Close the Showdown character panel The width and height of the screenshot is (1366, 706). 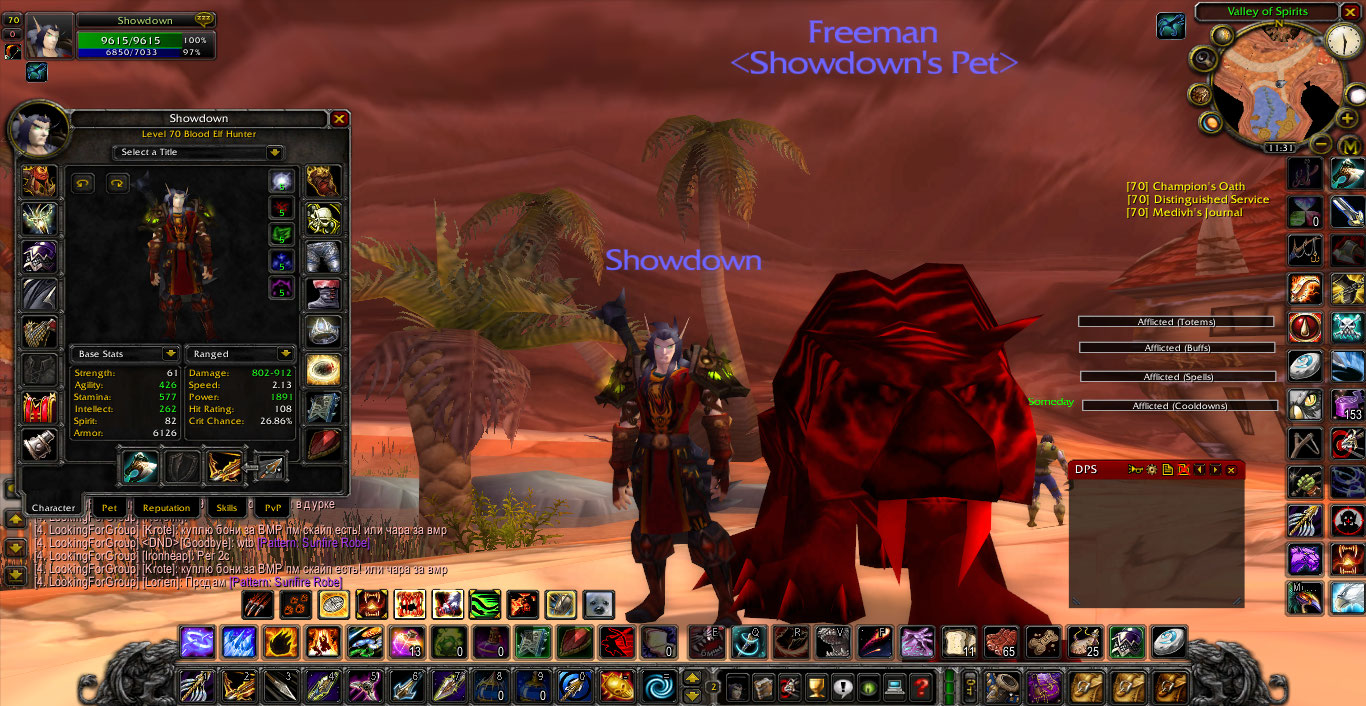[x=339, y=119]
